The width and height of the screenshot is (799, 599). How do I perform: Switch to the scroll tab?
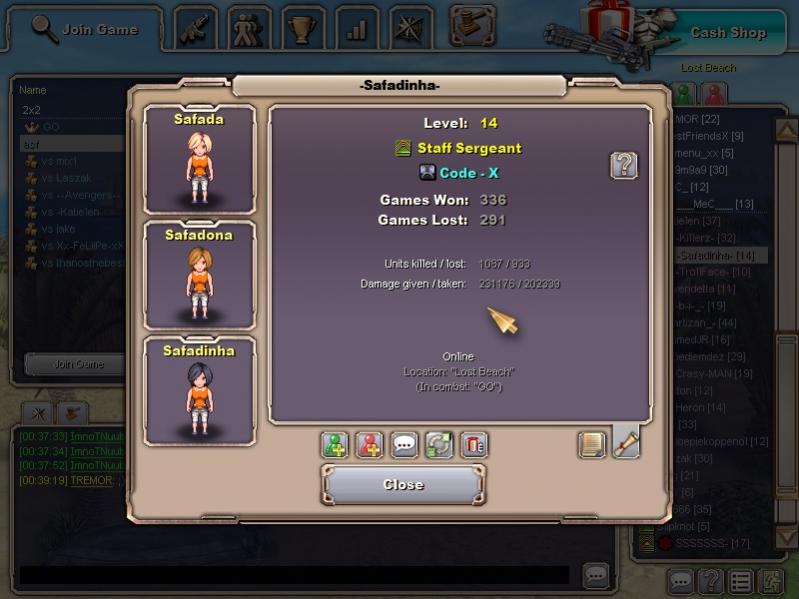(x=625, y=442)
